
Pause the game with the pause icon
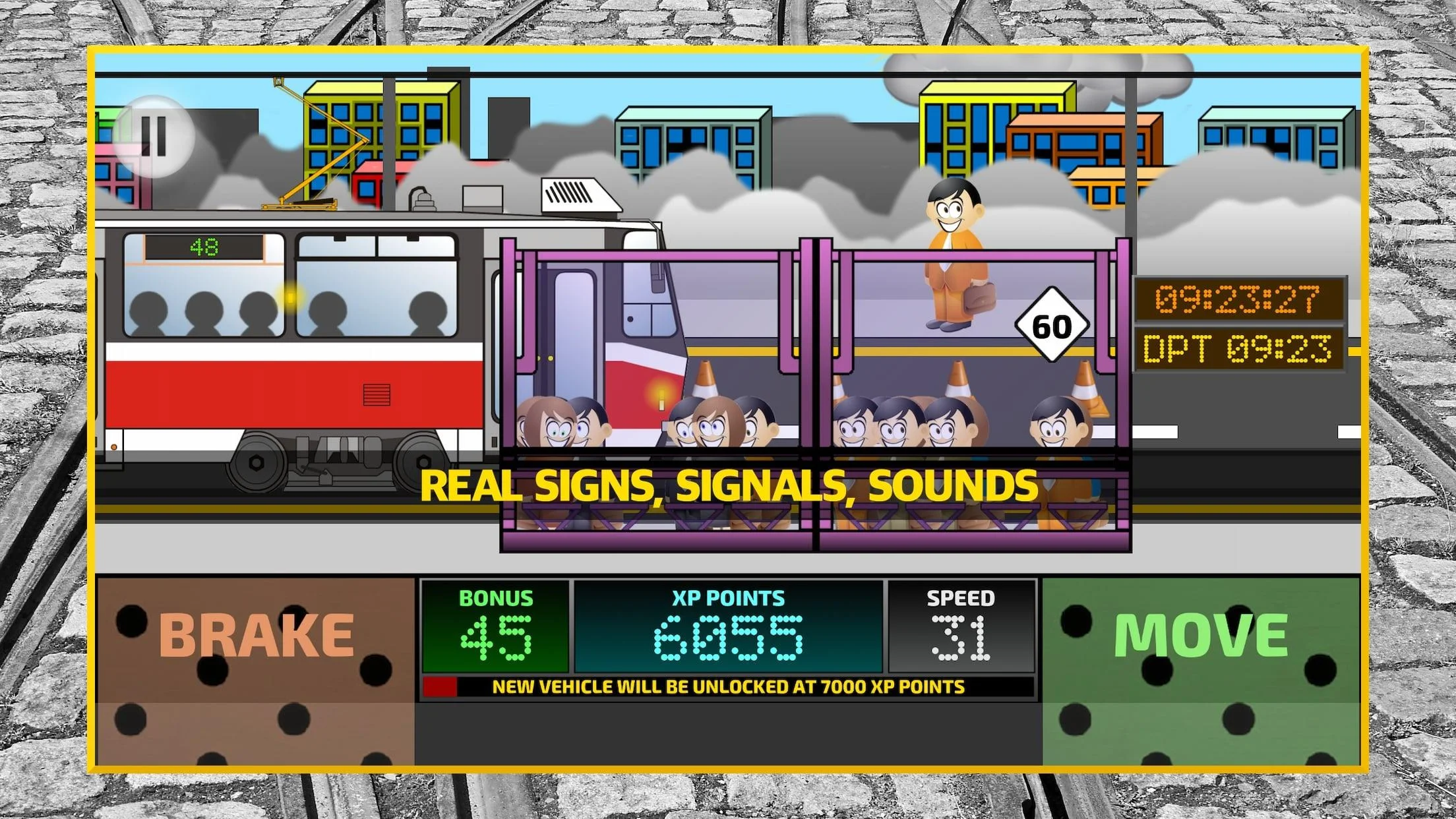point(154,136)
